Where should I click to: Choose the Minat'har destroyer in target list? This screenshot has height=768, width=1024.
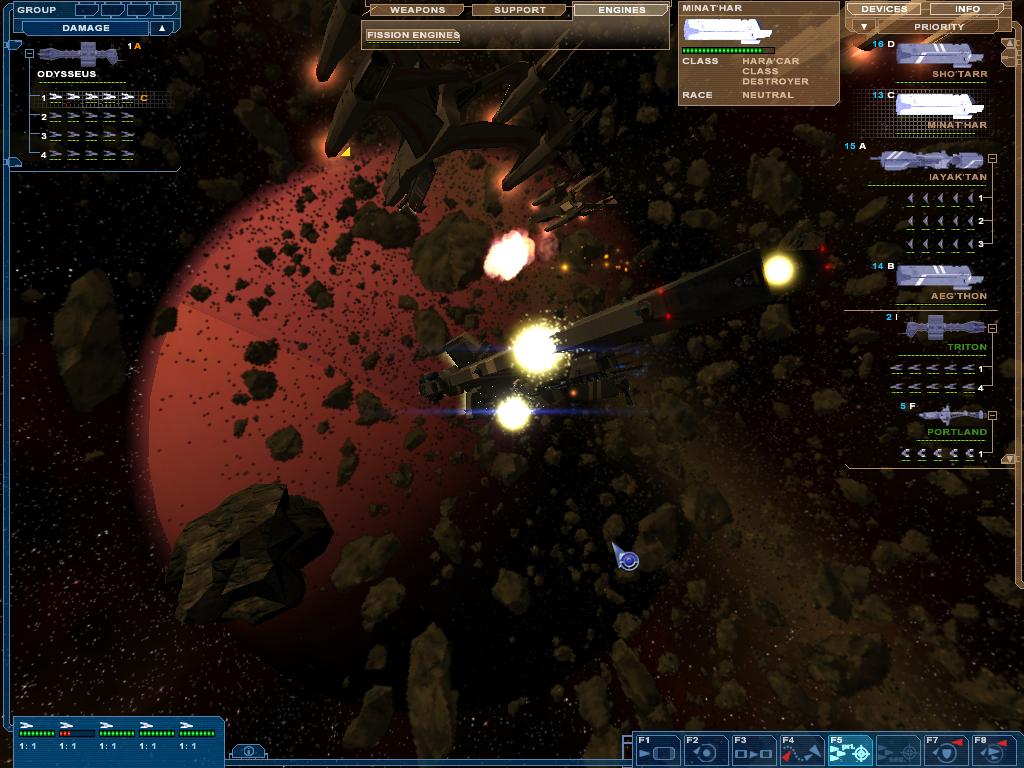tap(939, 107)
